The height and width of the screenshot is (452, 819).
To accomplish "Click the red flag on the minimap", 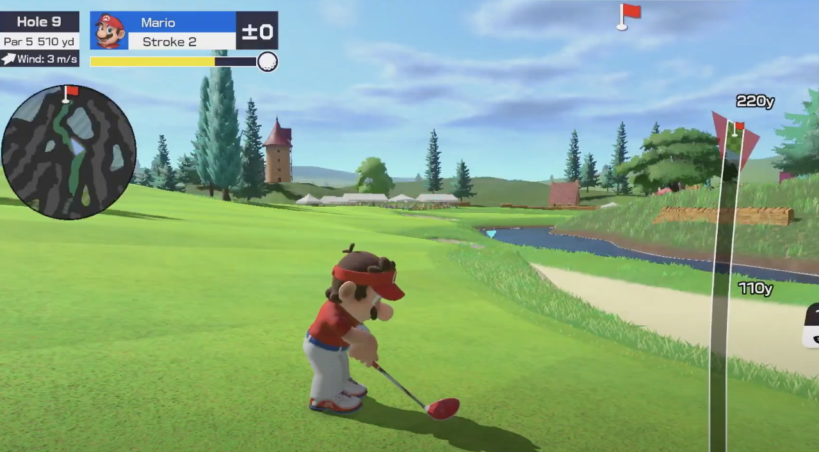I will pyautogui.click(x=69, y=93).
